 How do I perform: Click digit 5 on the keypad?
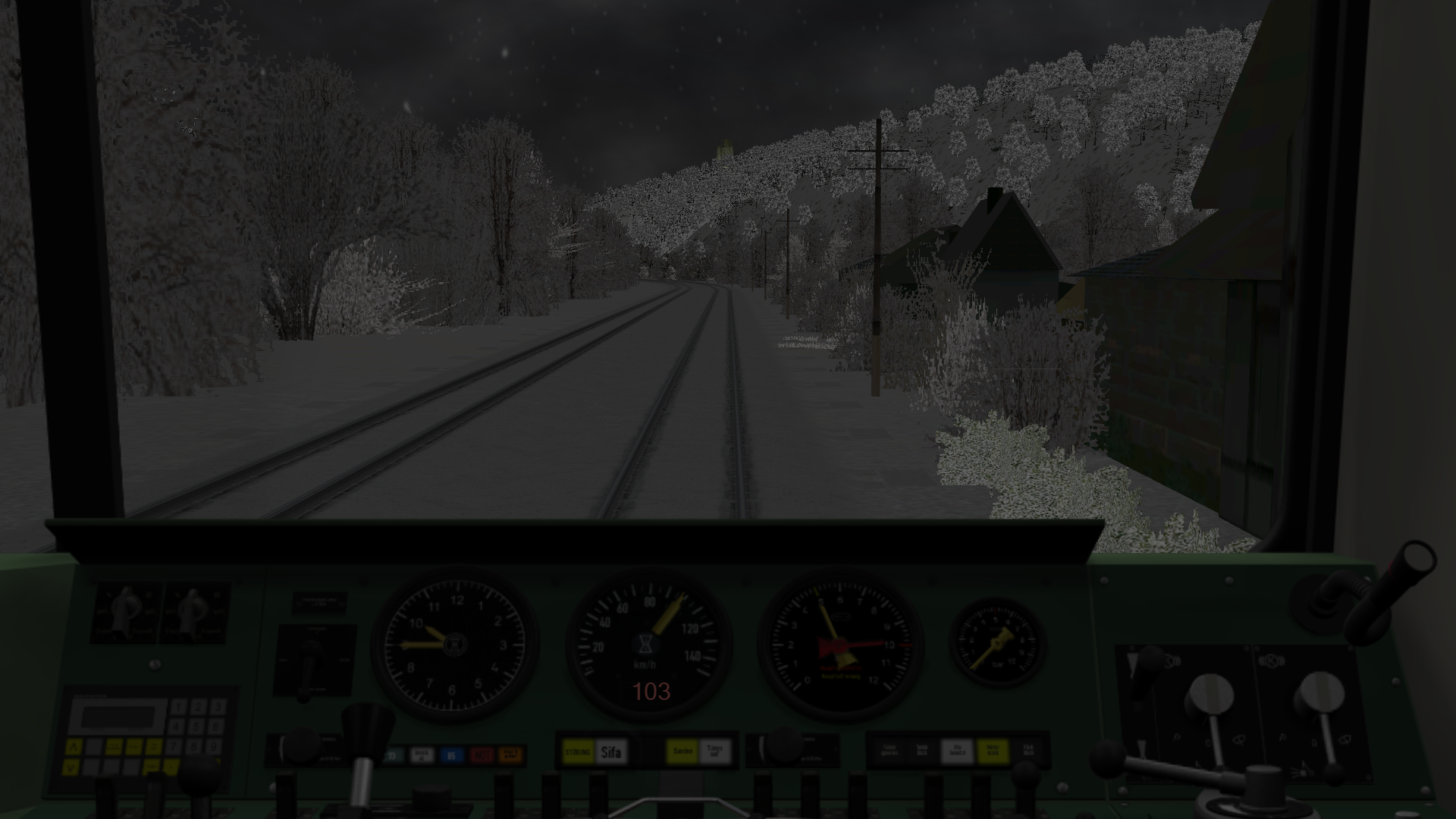[198, 726]
